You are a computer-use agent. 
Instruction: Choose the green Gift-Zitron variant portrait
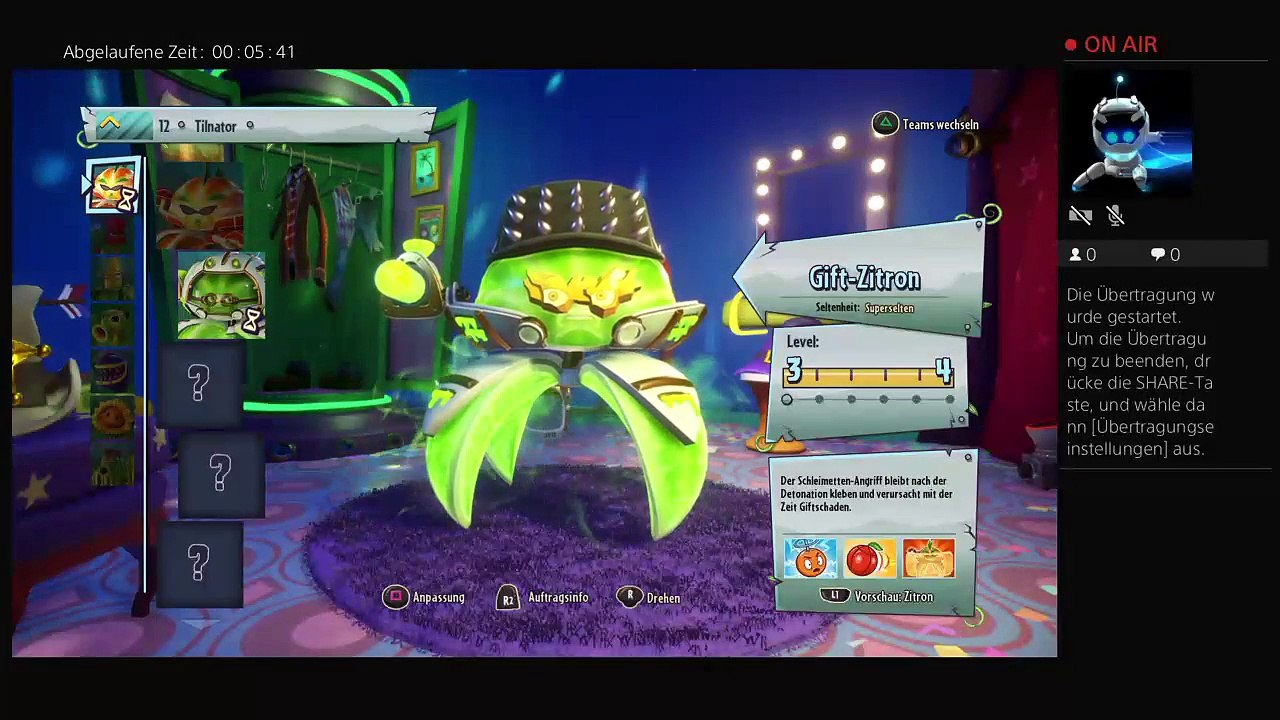coord(221,295)
